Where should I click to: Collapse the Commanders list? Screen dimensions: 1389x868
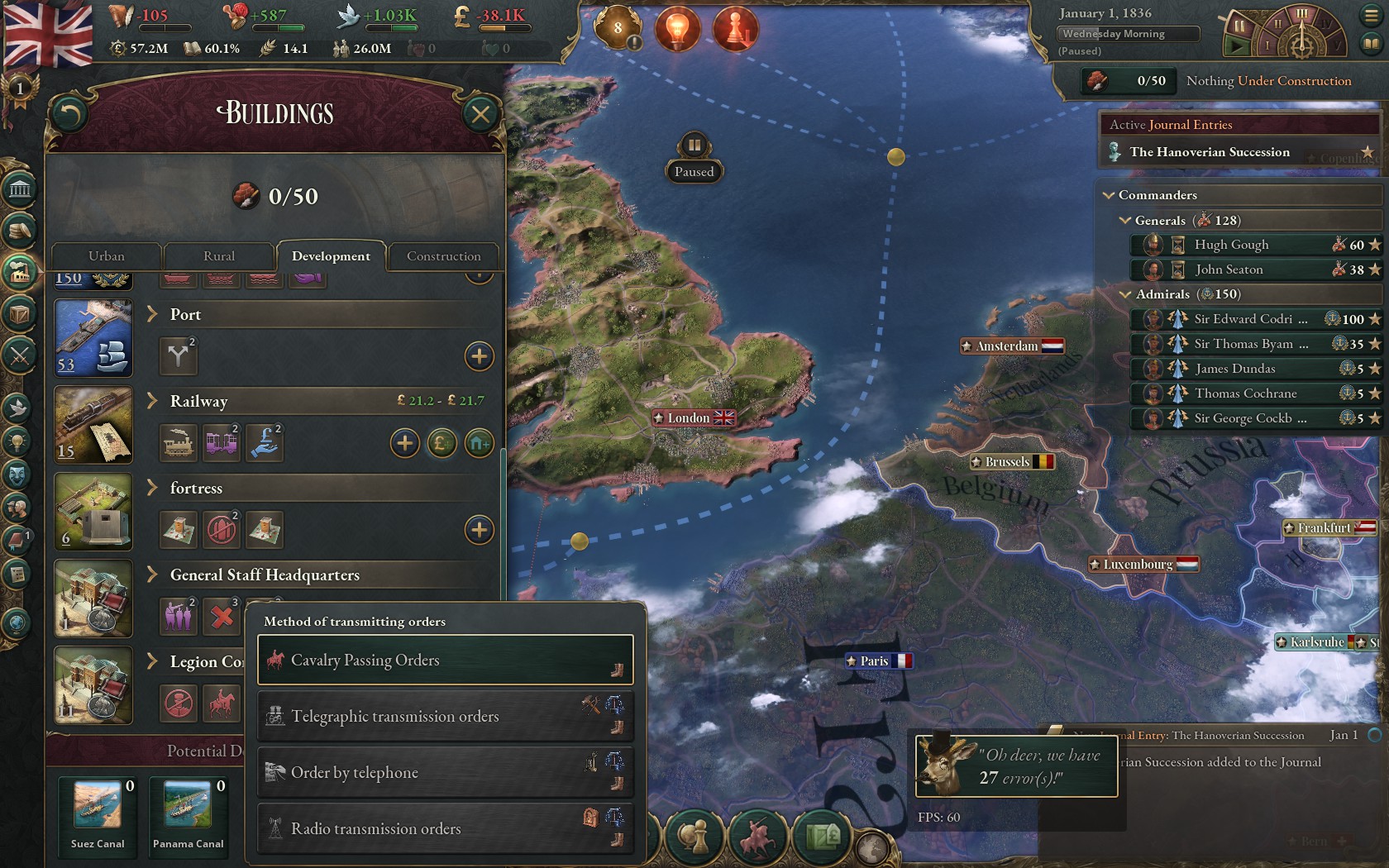pos(1109,195)
